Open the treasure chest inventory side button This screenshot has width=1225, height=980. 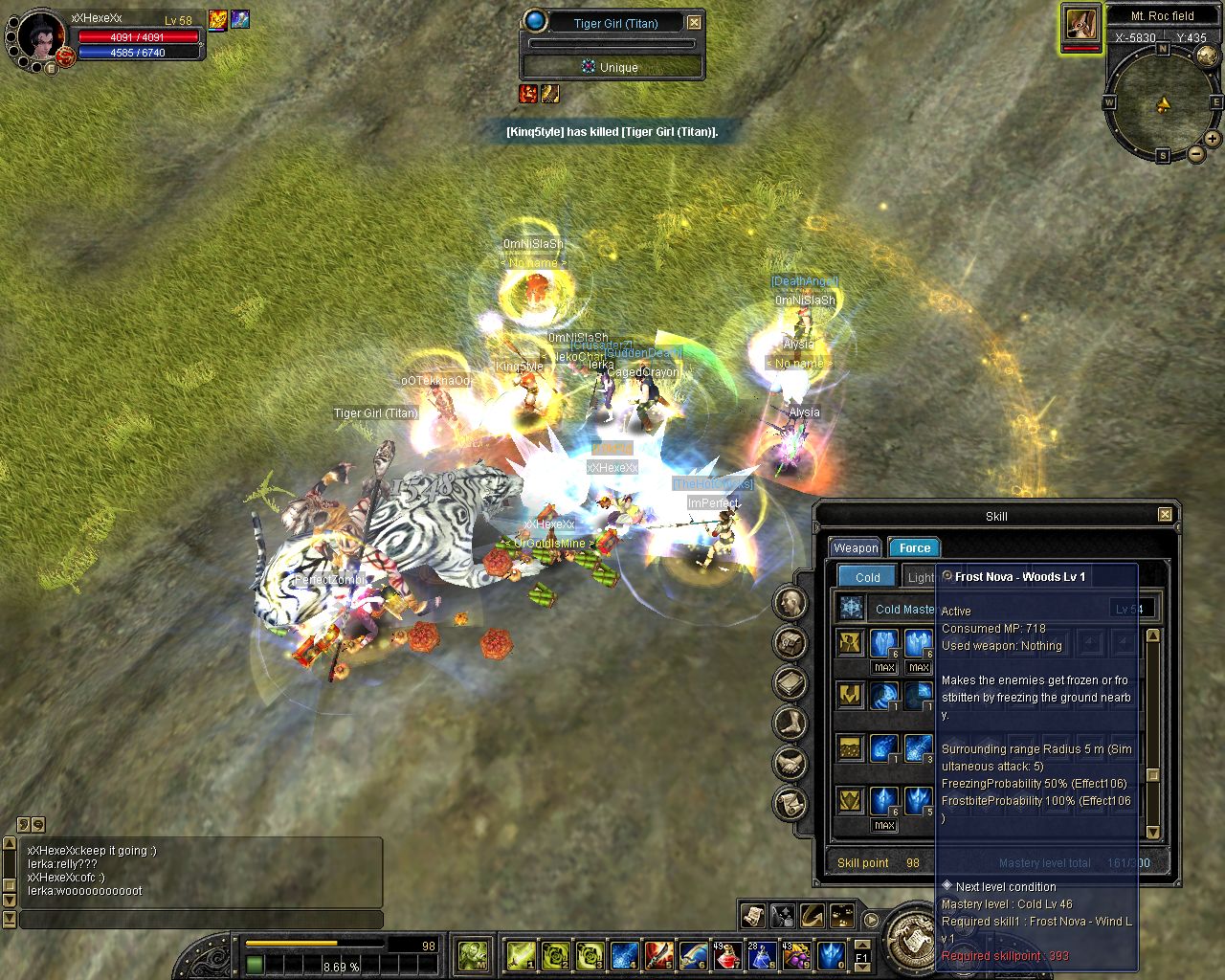click(x=791, y=643)
